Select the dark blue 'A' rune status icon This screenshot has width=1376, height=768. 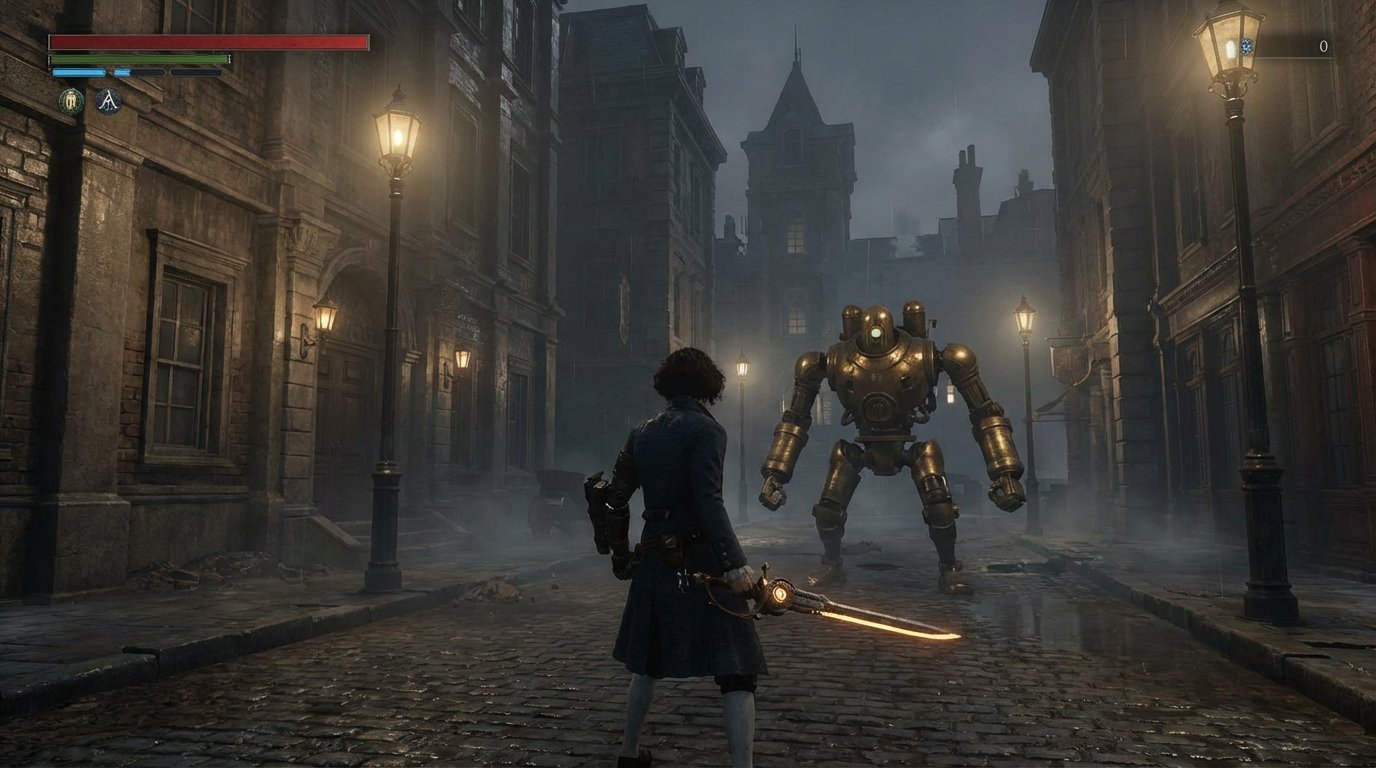pyautogui.click(x=109, y=100)
